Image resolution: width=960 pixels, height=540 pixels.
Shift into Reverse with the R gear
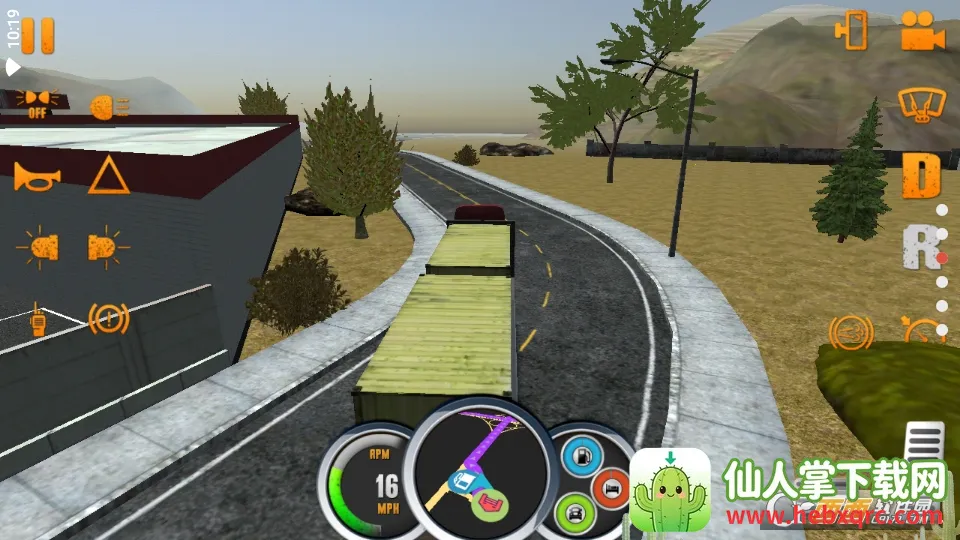click(920, 247)
